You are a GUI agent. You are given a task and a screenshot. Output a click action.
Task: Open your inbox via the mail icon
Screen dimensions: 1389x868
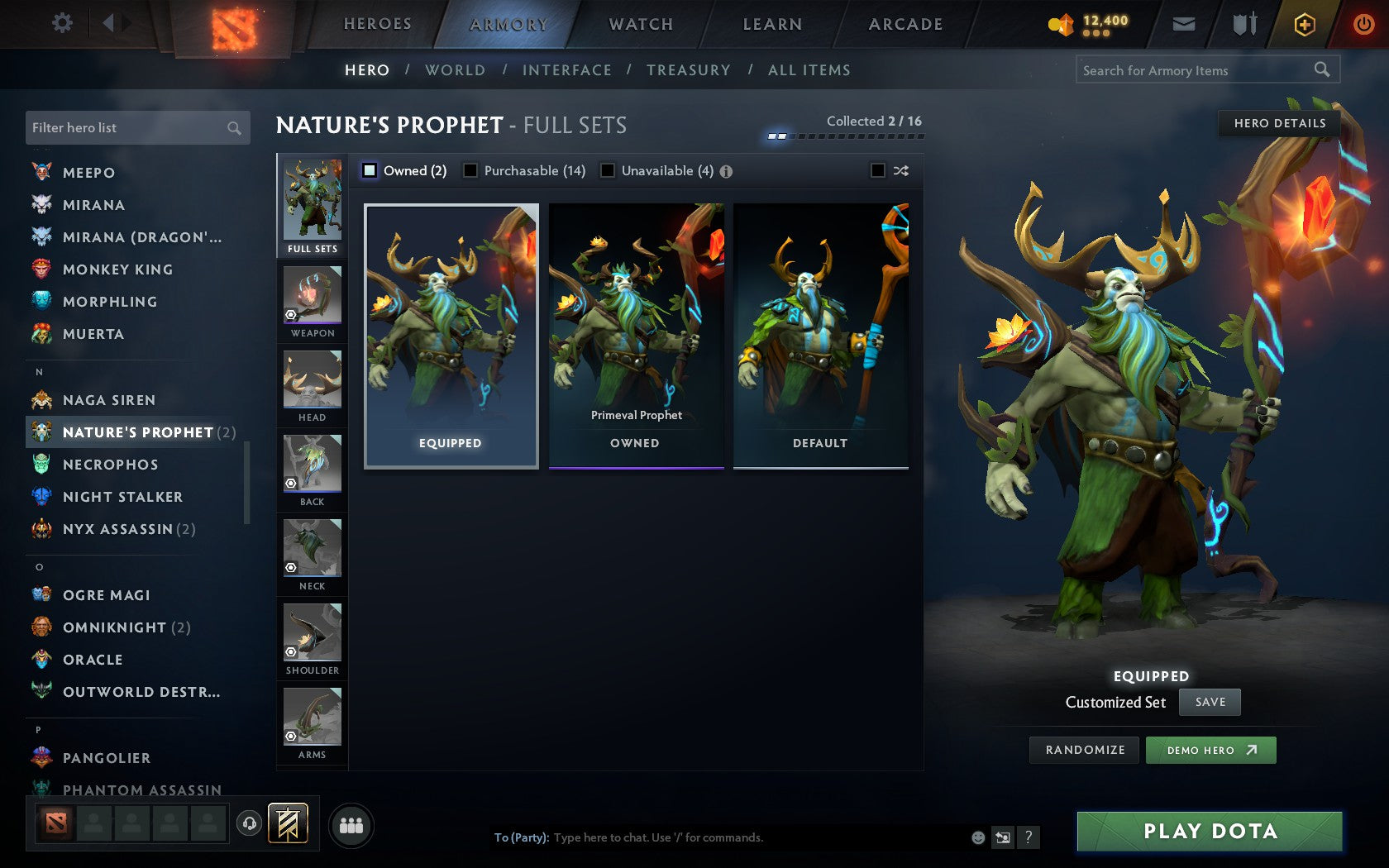[1184, 24]
